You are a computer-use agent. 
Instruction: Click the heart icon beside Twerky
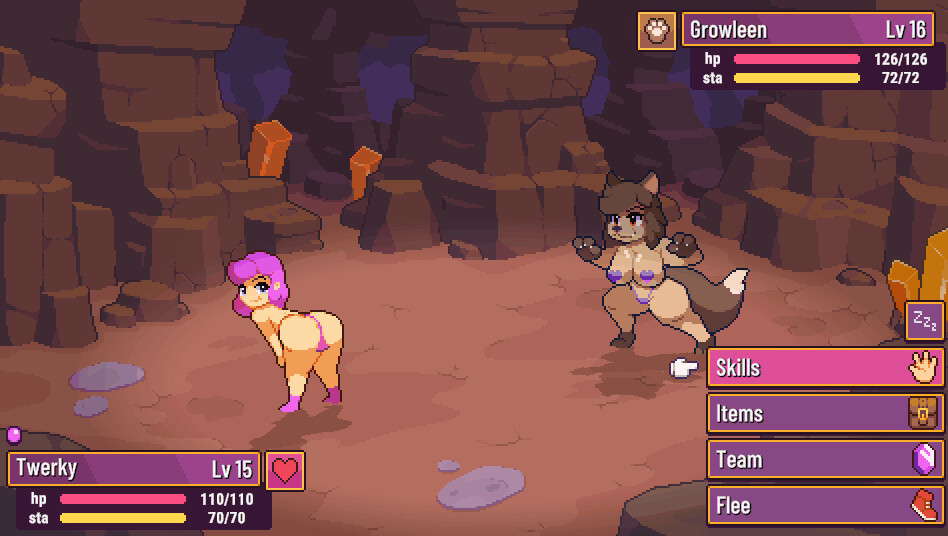(286, 470)
